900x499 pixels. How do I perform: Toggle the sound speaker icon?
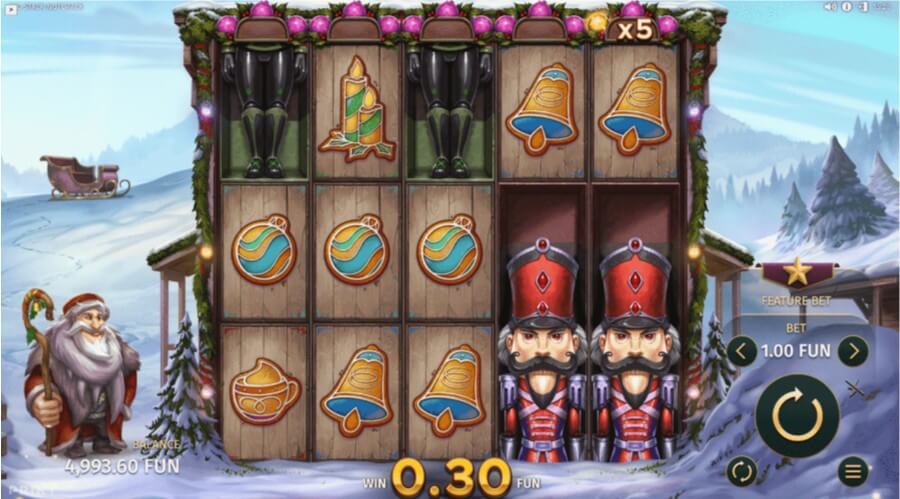[830, 6]
